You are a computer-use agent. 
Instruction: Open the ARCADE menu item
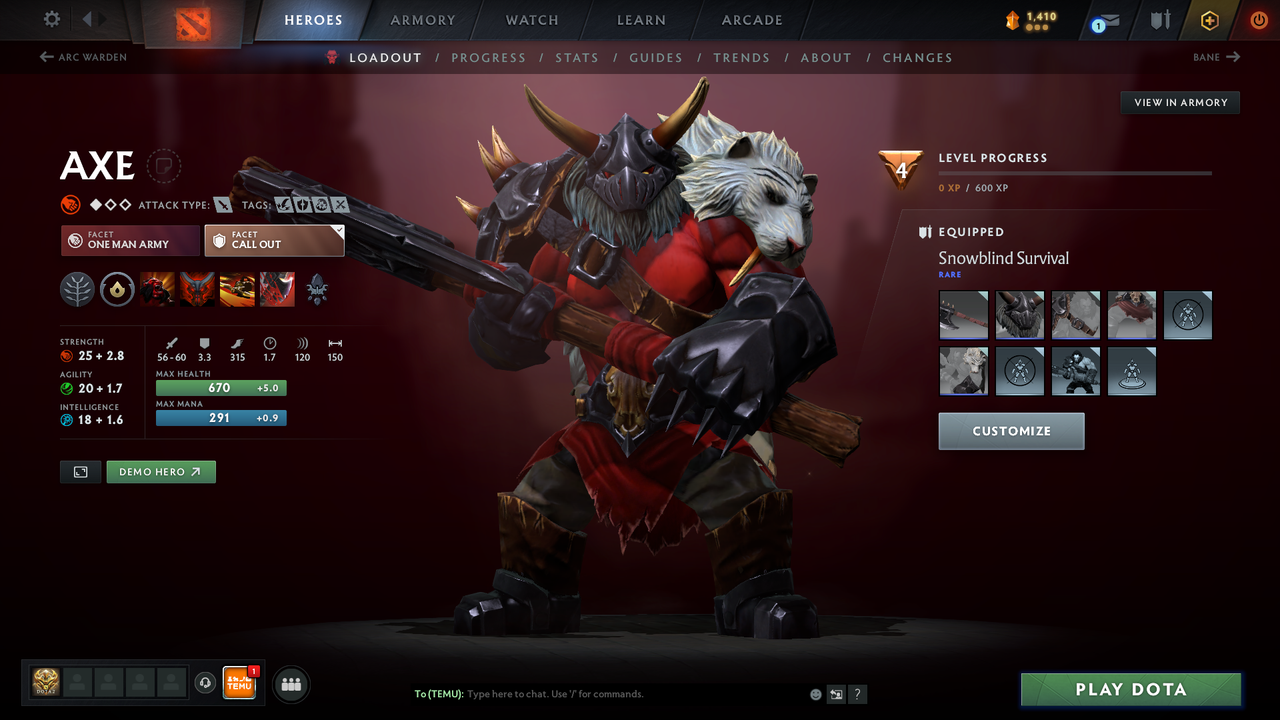pos(751,20)
